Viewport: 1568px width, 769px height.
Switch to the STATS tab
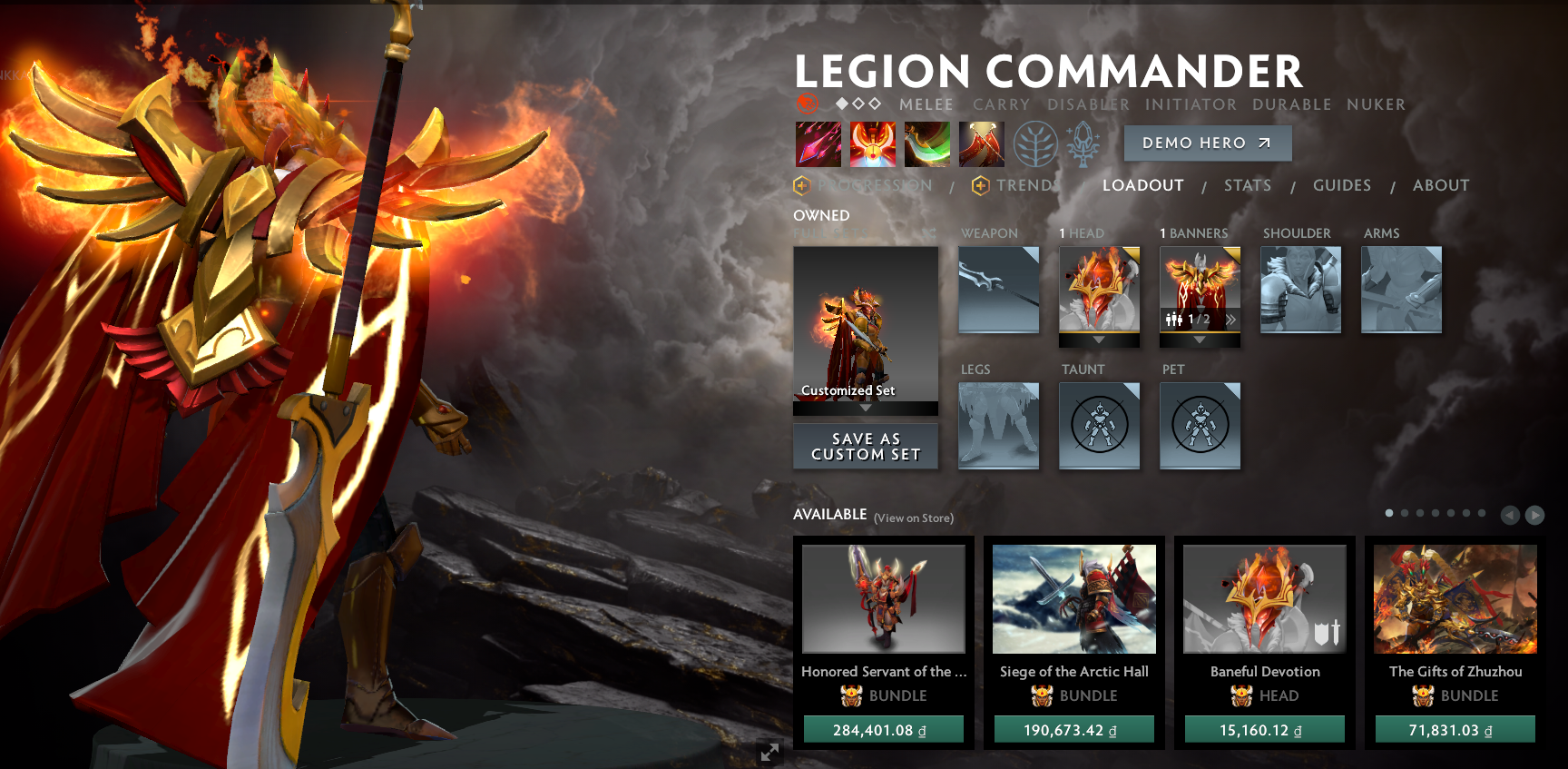1248,185
